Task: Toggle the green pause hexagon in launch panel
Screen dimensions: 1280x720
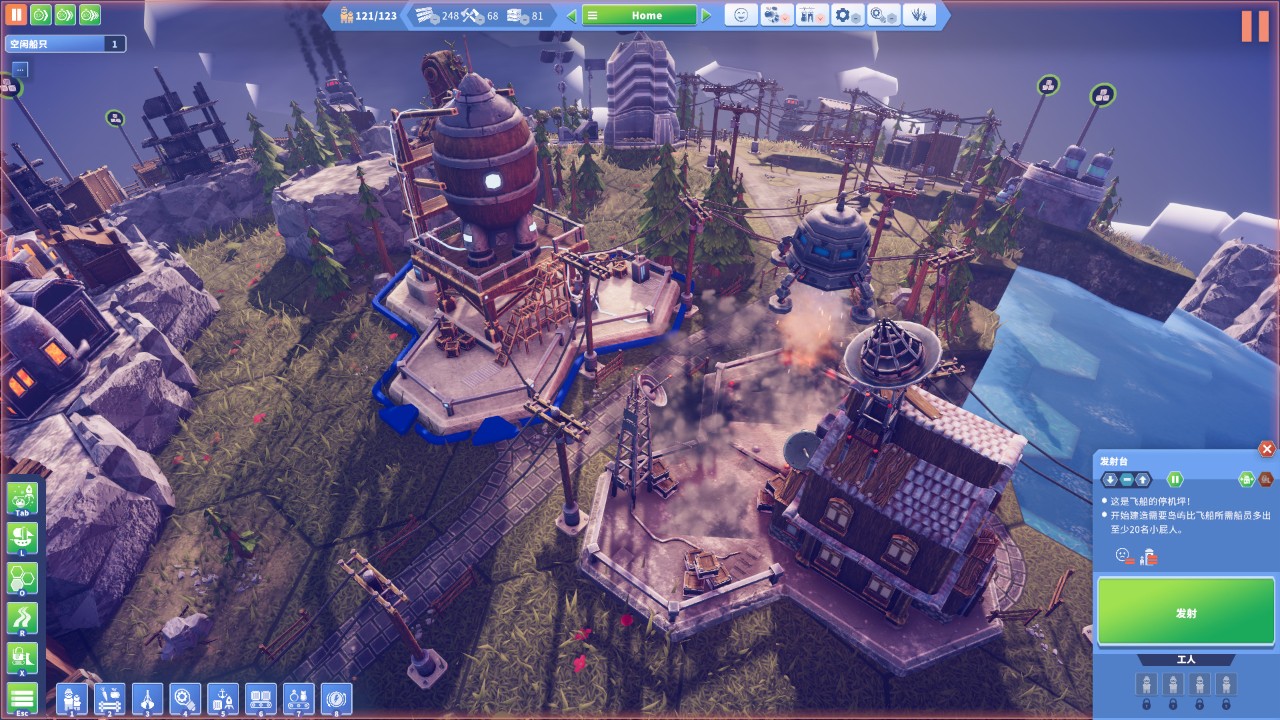Action: point(1175,479)
